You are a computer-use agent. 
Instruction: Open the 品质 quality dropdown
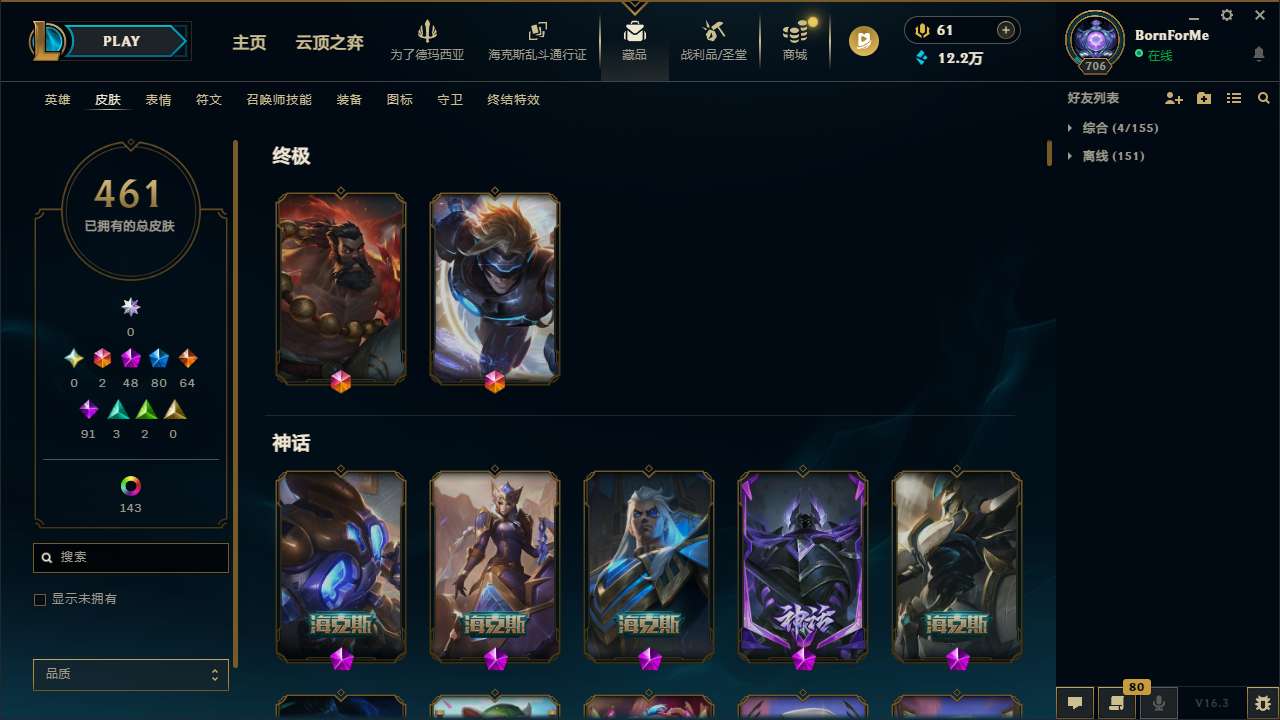[130, 674]
